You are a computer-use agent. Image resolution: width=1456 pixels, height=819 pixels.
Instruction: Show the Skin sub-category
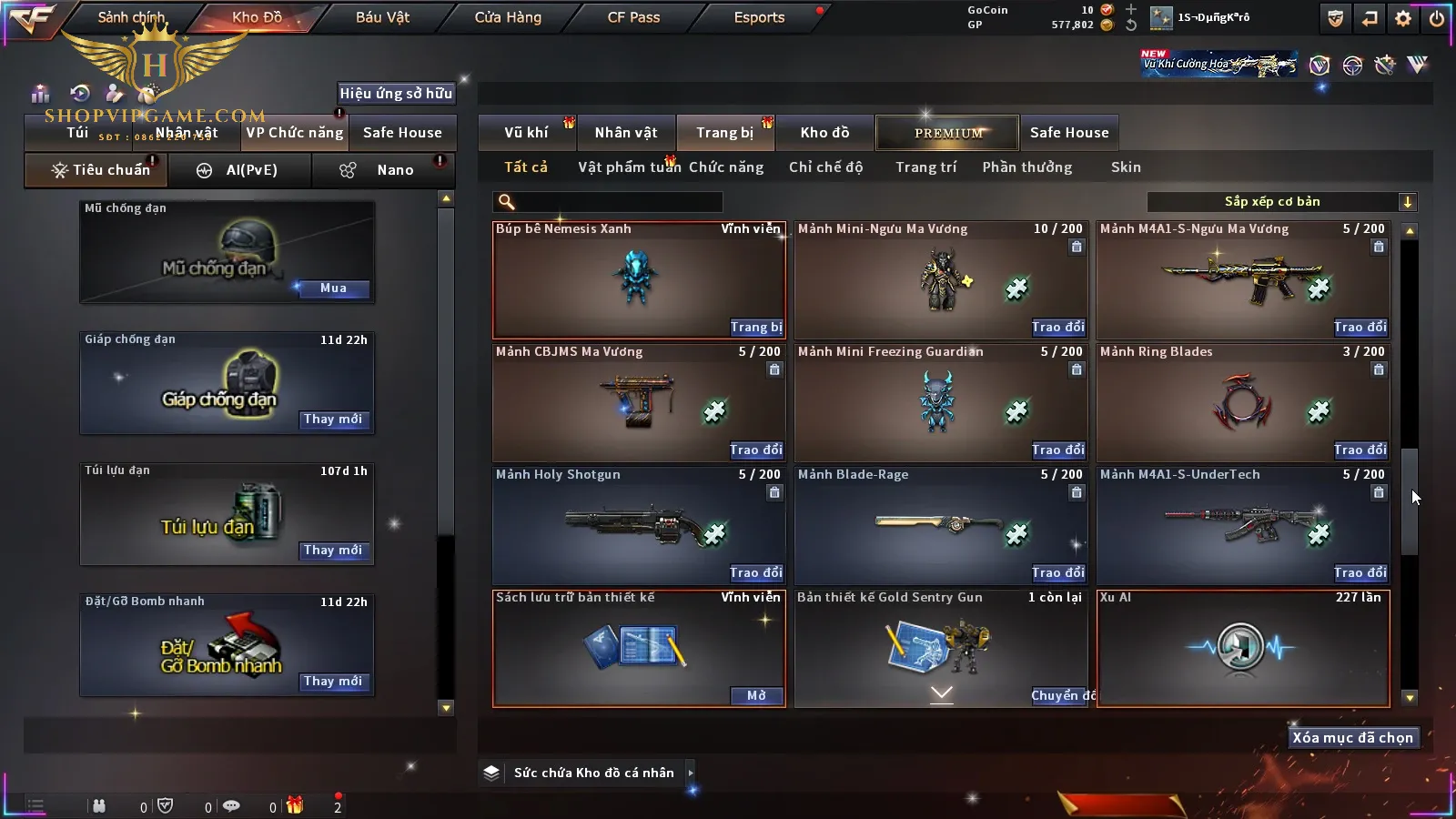click(x=1126, y=167)
